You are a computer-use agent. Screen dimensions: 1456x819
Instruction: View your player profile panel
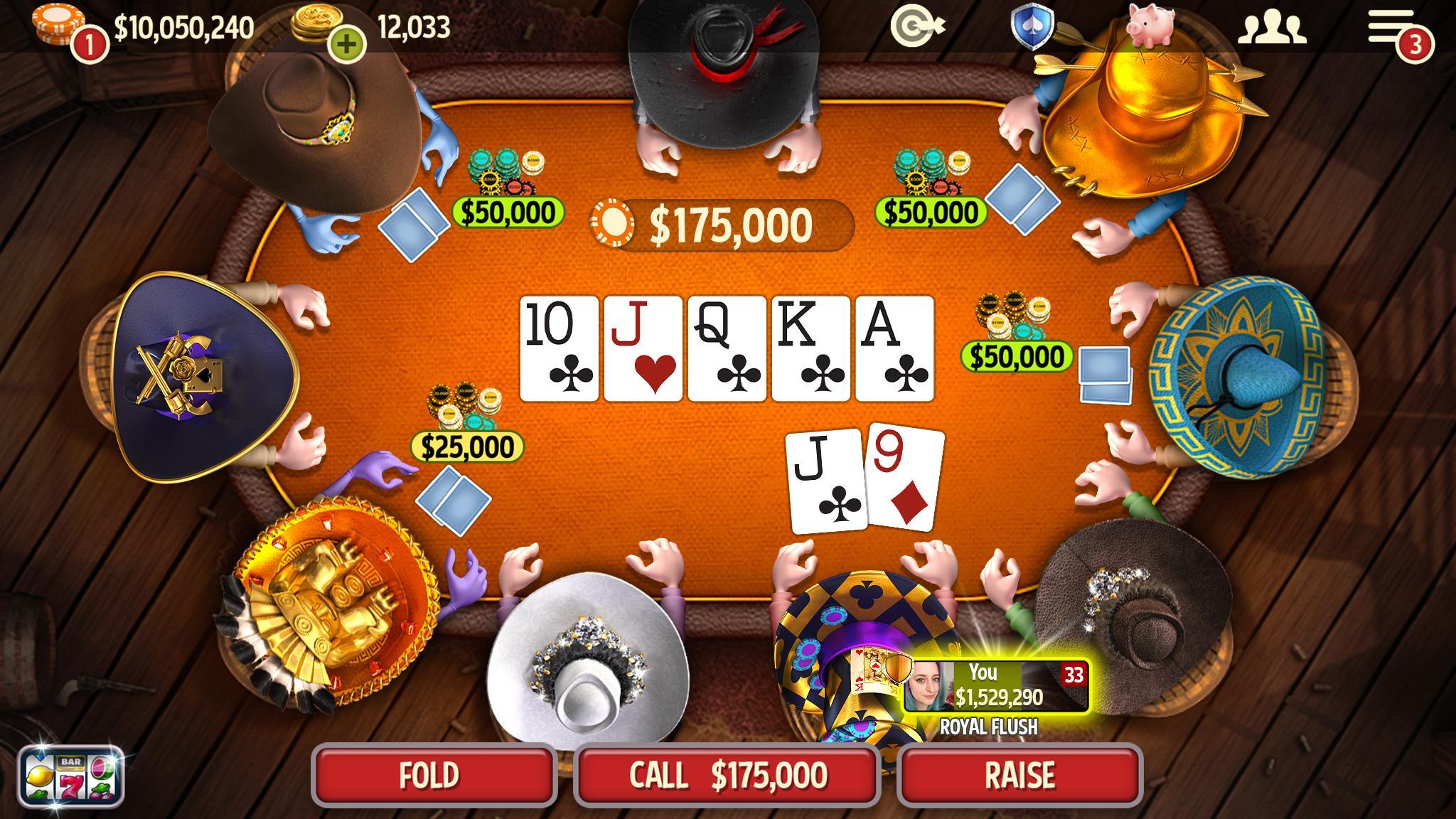[995, 686]
